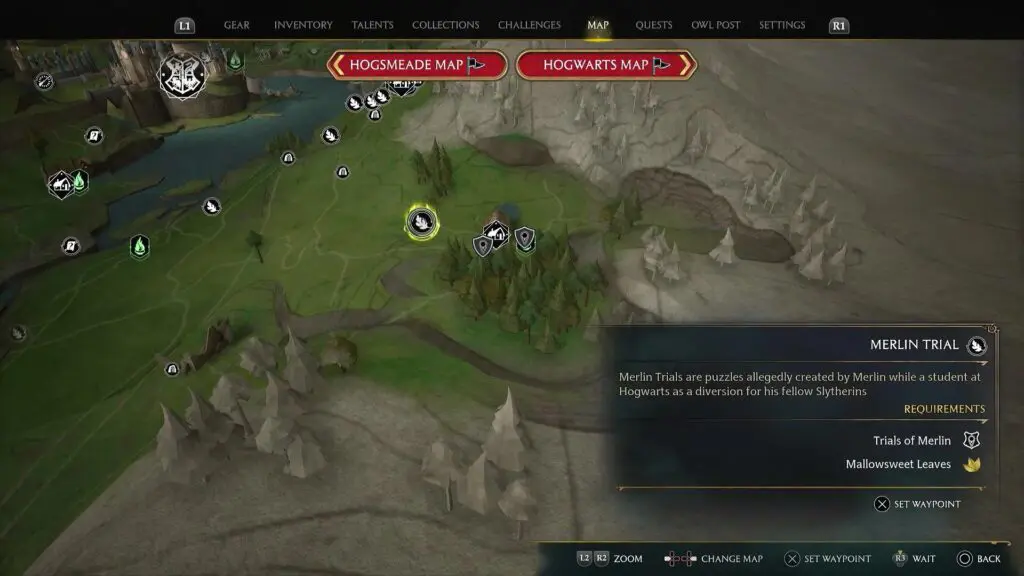Open the Talents tab
The image size is (1024, 576).
[x=372, y=25]
